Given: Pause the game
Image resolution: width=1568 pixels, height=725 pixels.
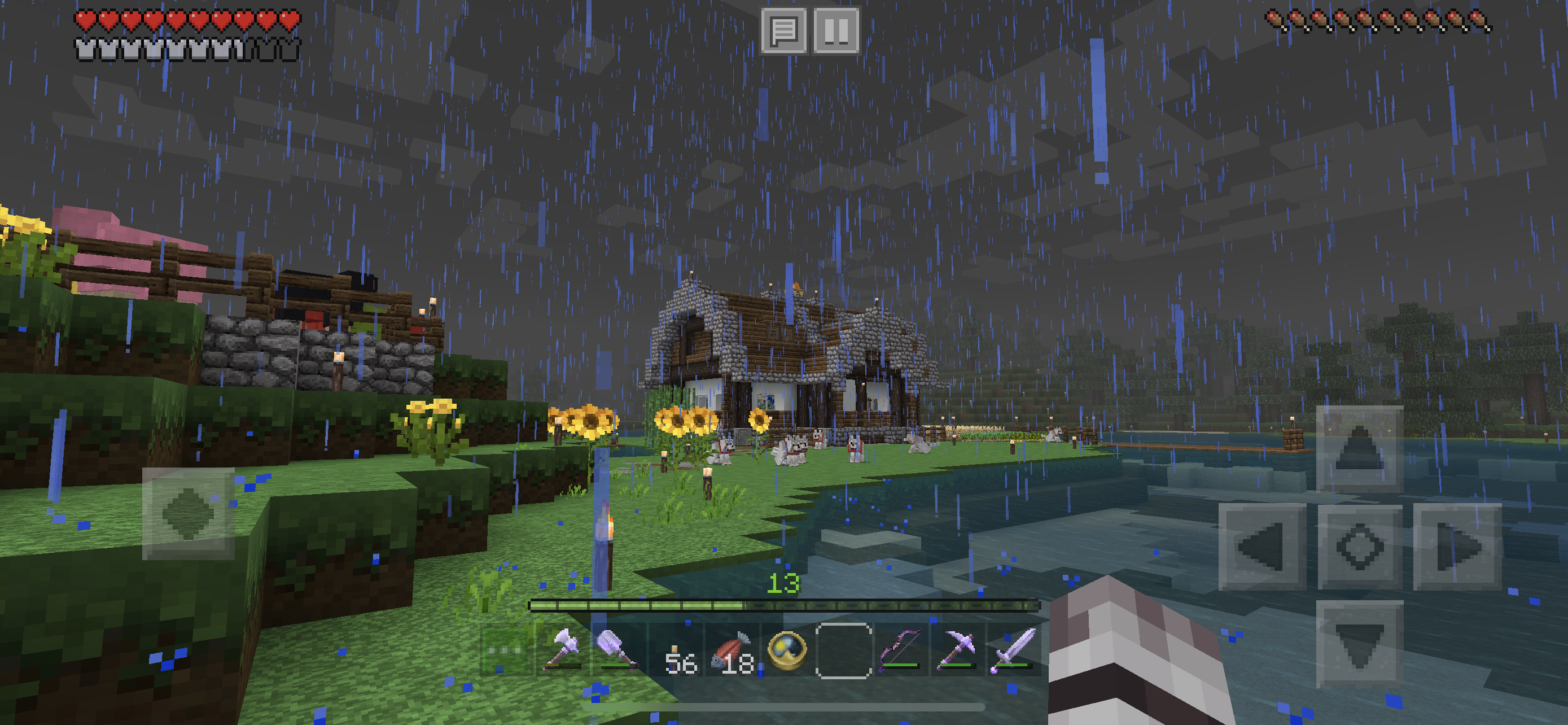Looking at the screenshot, I should coord(836,30).
